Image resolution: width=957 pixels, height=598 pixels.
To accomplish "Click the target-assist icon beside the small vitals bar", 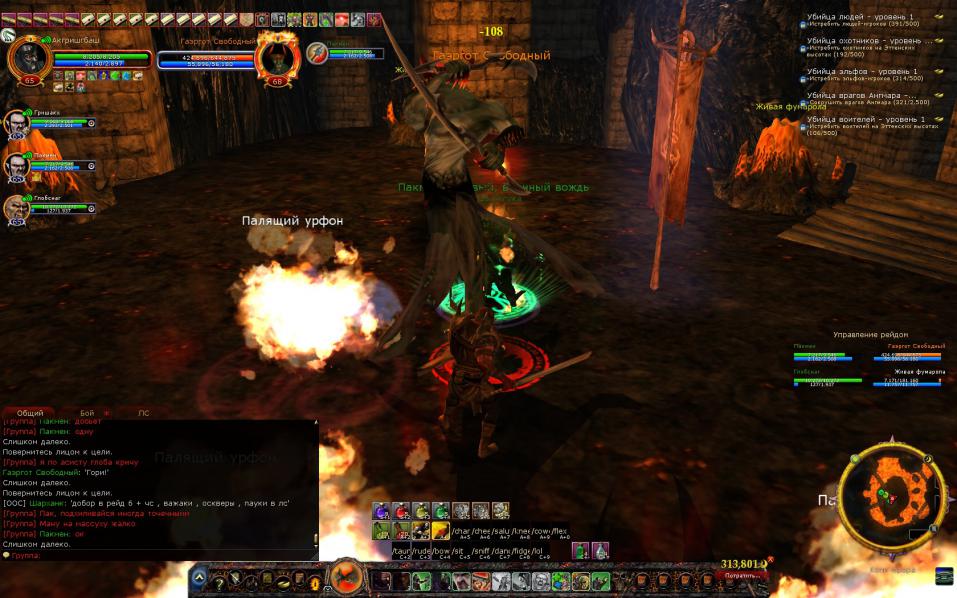I will click(316, 52).
